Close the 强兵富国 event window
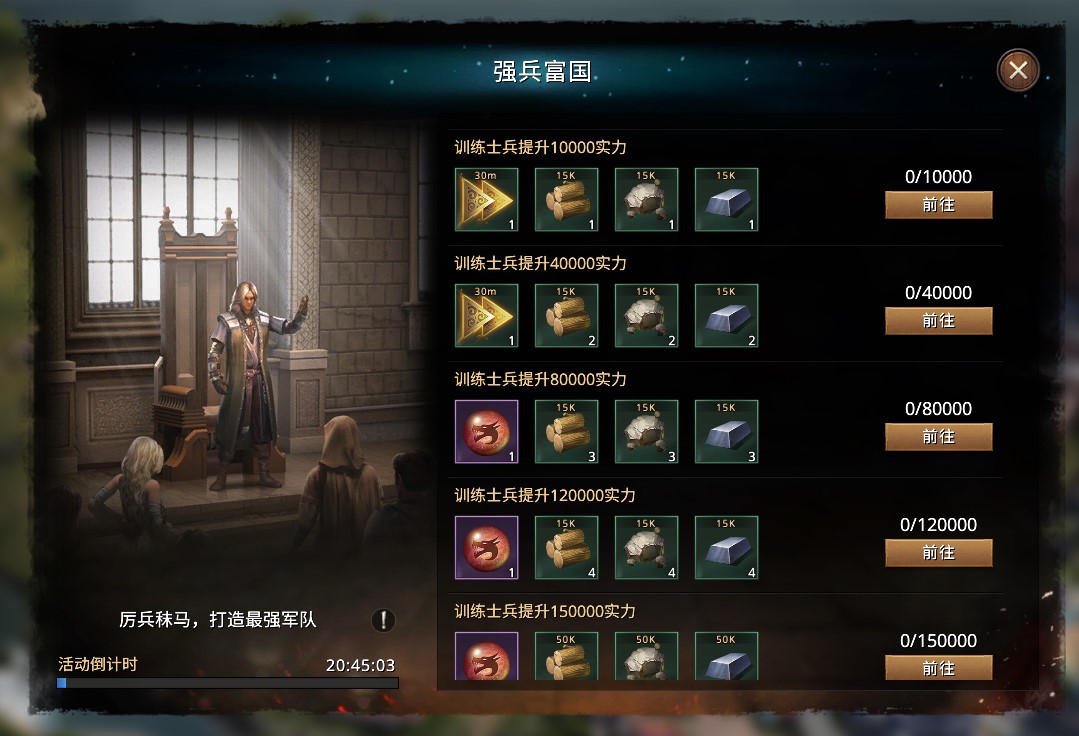Image resolution: width=1079 pixels, height=736 pixels. pos(1018,70)
